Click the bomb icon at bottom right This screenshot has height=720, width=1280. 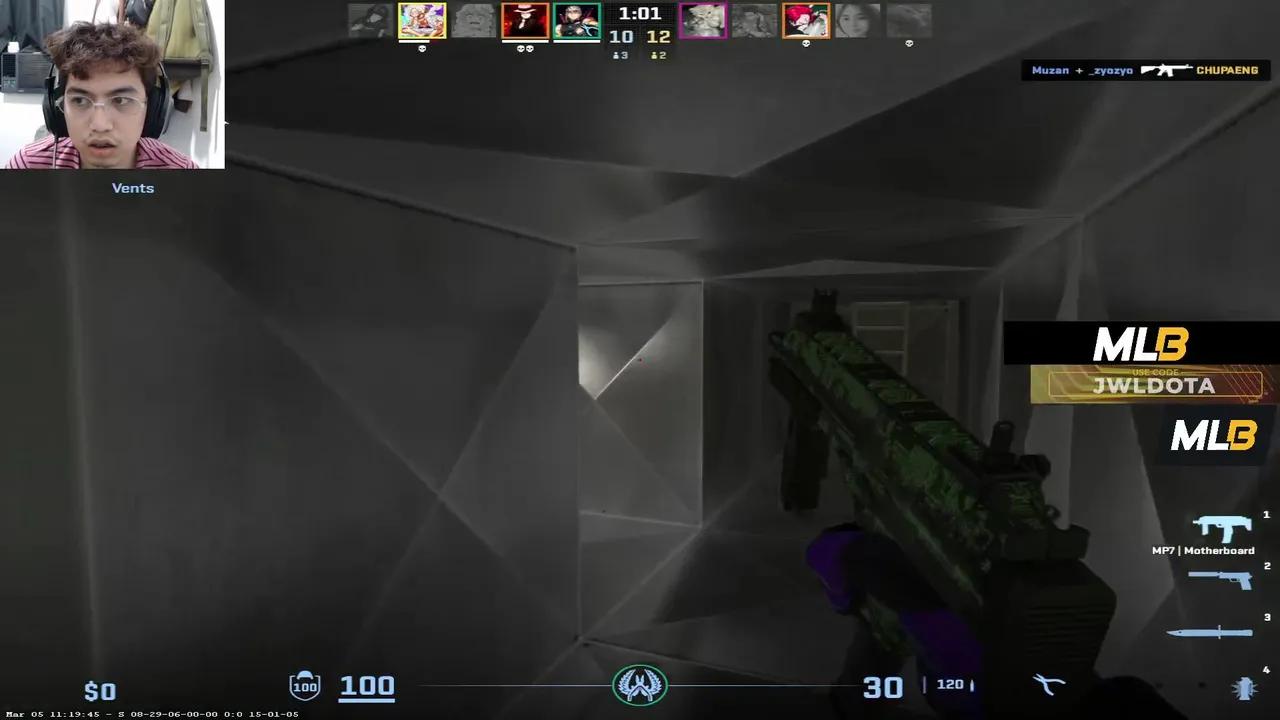coord(1246,689)
